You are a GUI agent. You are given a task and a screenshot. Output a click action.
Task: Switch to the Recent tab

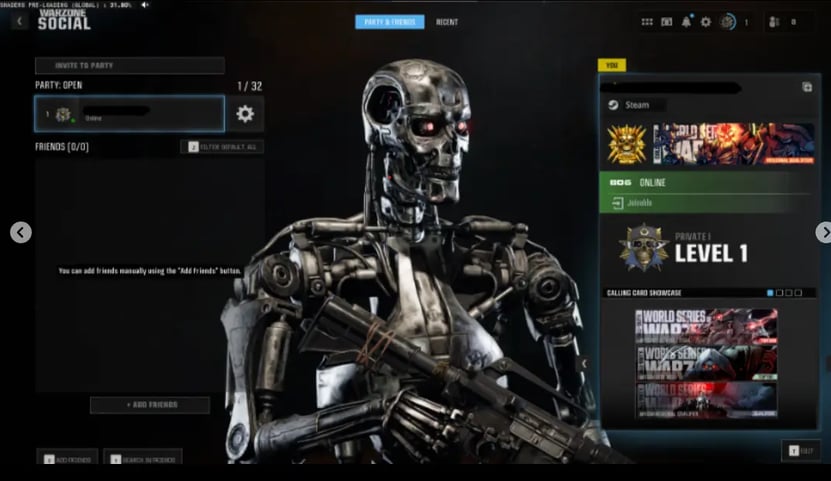coord(447,22)
